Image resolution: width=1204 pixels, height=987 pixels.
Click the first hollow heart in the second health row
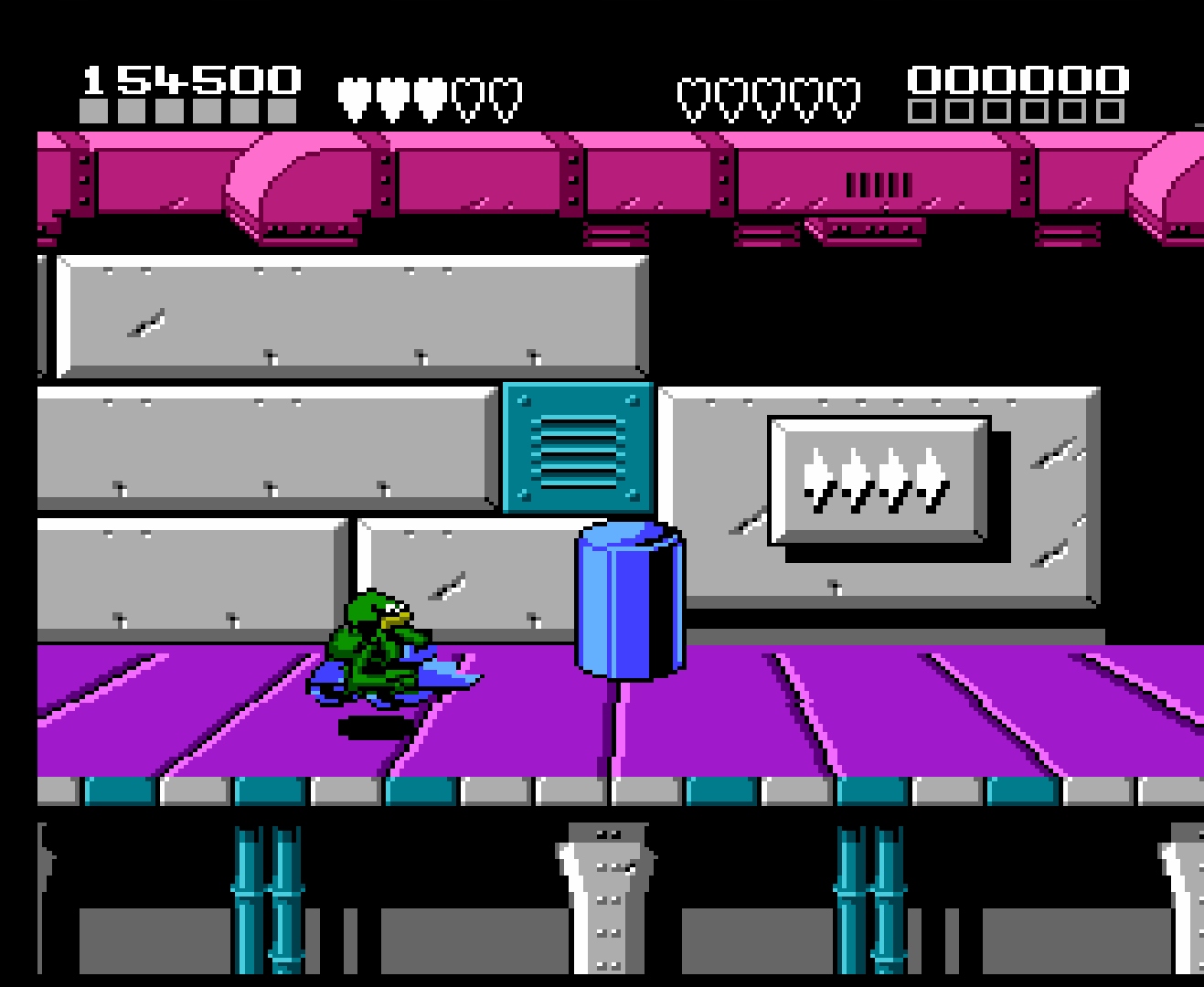point(692,94)
